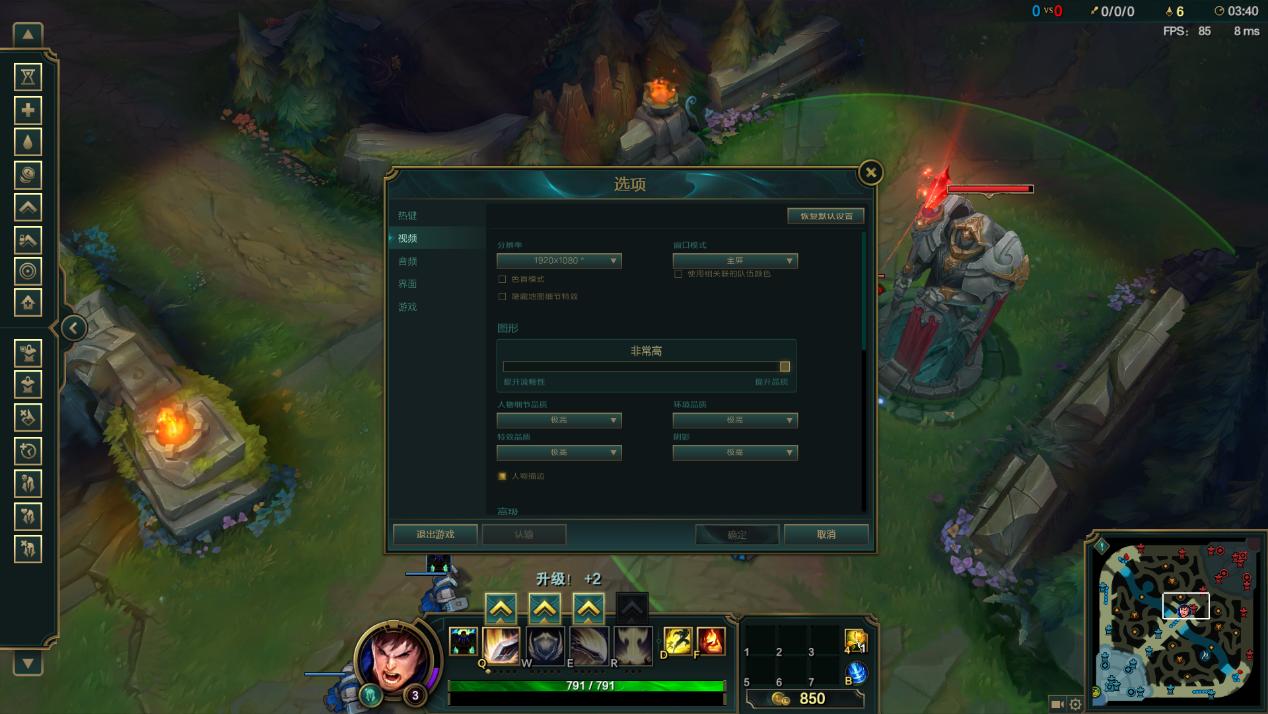
Task: Switch to the 热键 (Hotkeys) settings tab
Action: click(407, 215)
